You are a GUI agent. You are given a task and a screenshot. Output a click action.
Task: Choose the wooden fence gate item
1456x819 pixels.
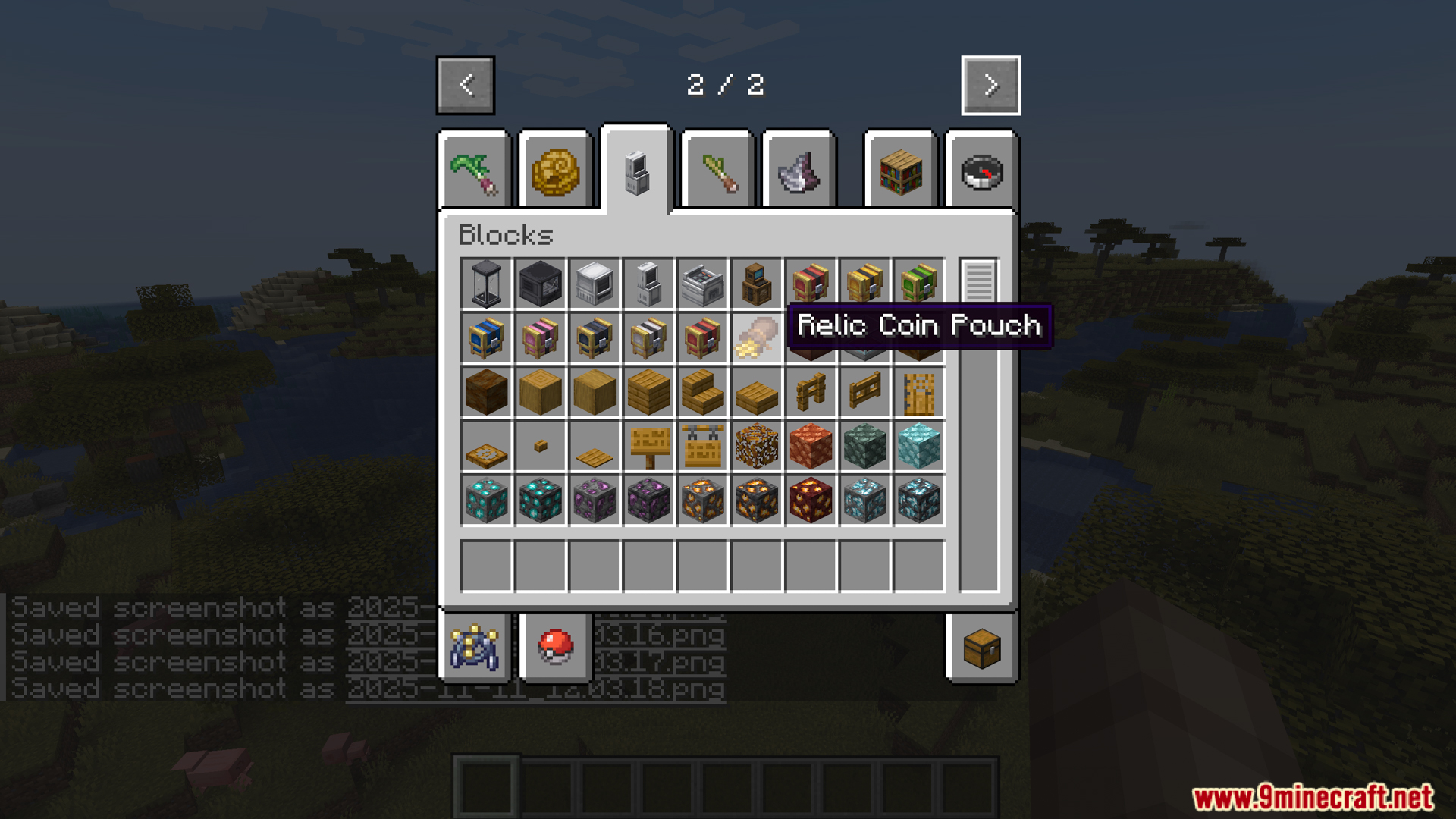(x=865, y=393)
